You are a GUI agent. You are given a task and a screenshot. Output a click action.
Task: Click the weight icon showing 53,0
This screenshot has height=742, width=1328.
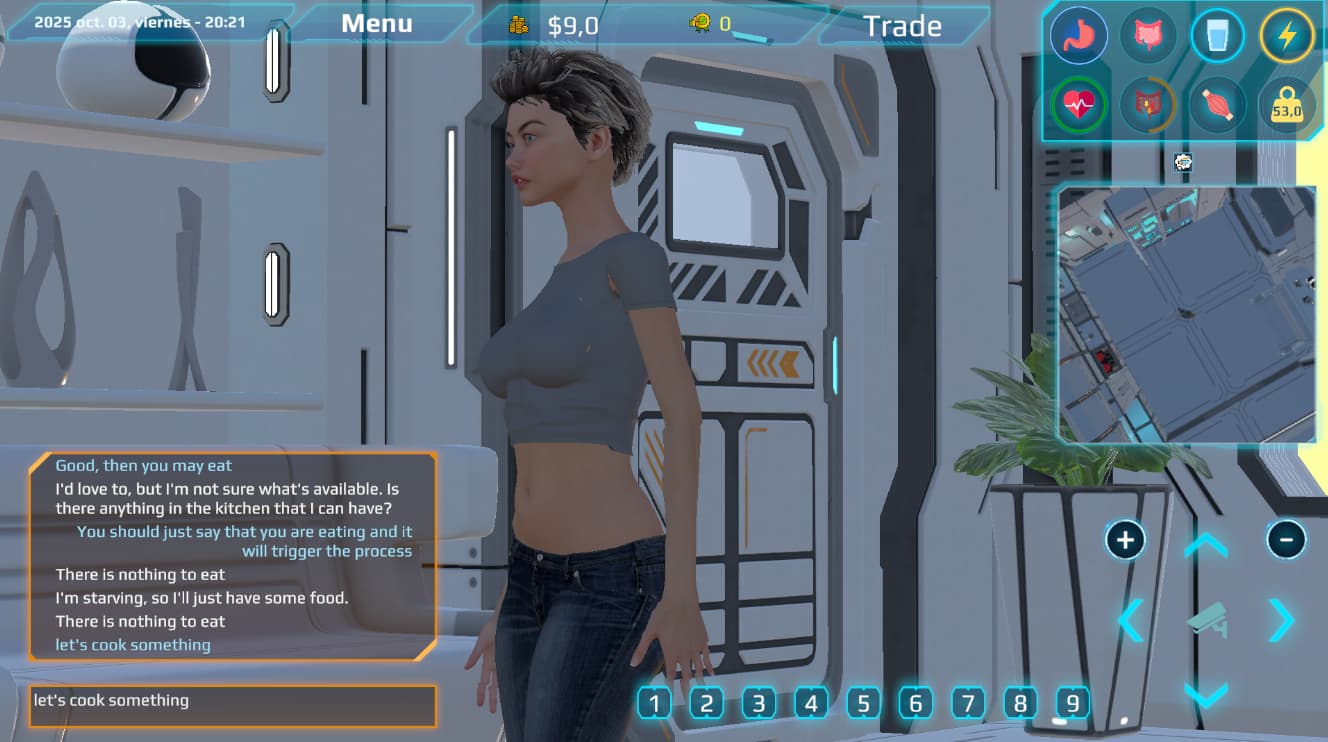(1286, 105)
